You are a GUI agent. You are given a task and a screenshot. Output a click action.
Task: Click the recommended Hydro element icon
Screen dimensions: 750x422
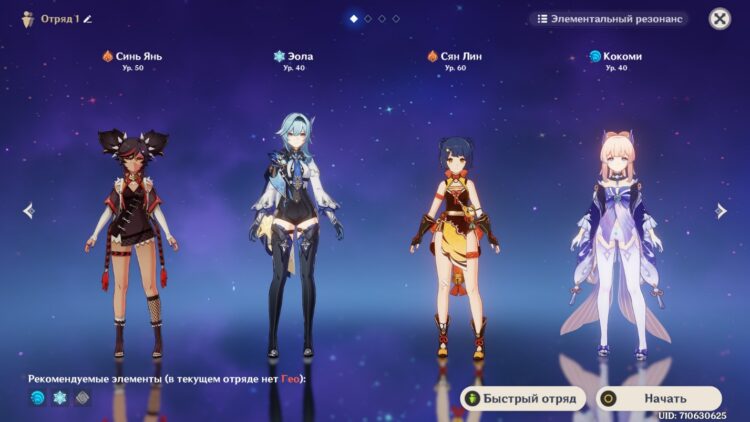click(38, 398)
